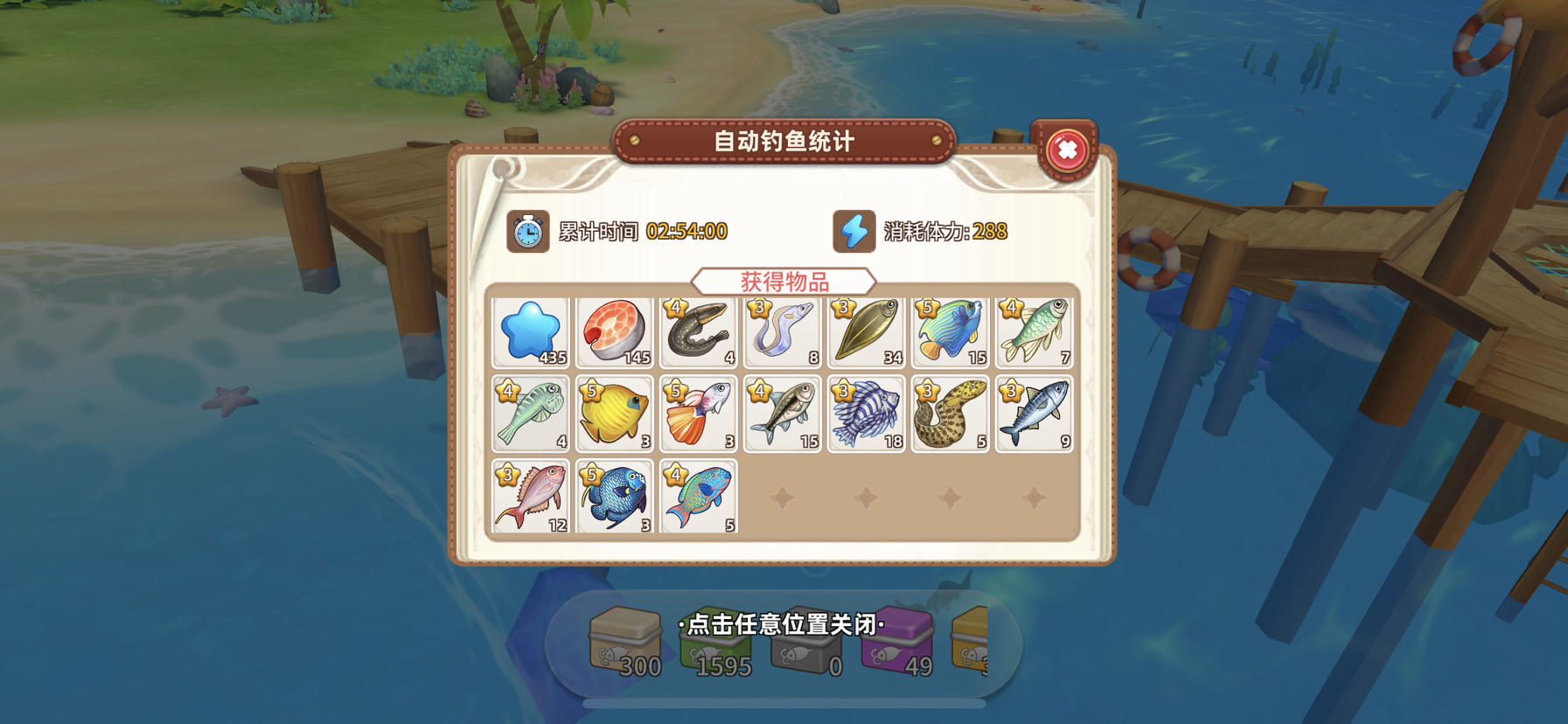Click the lightning stamina icon beside 消耗体力
Viewport: 1568px width, 724px height.
(854, 233)
